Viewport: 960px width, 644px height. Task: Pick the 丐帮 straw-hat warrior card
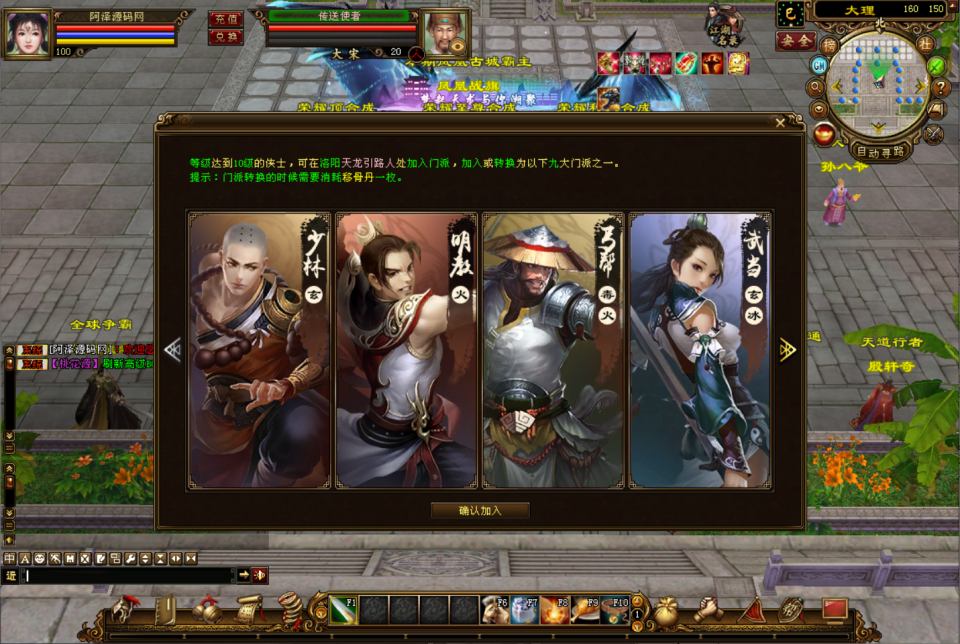[x=552, y=350]
